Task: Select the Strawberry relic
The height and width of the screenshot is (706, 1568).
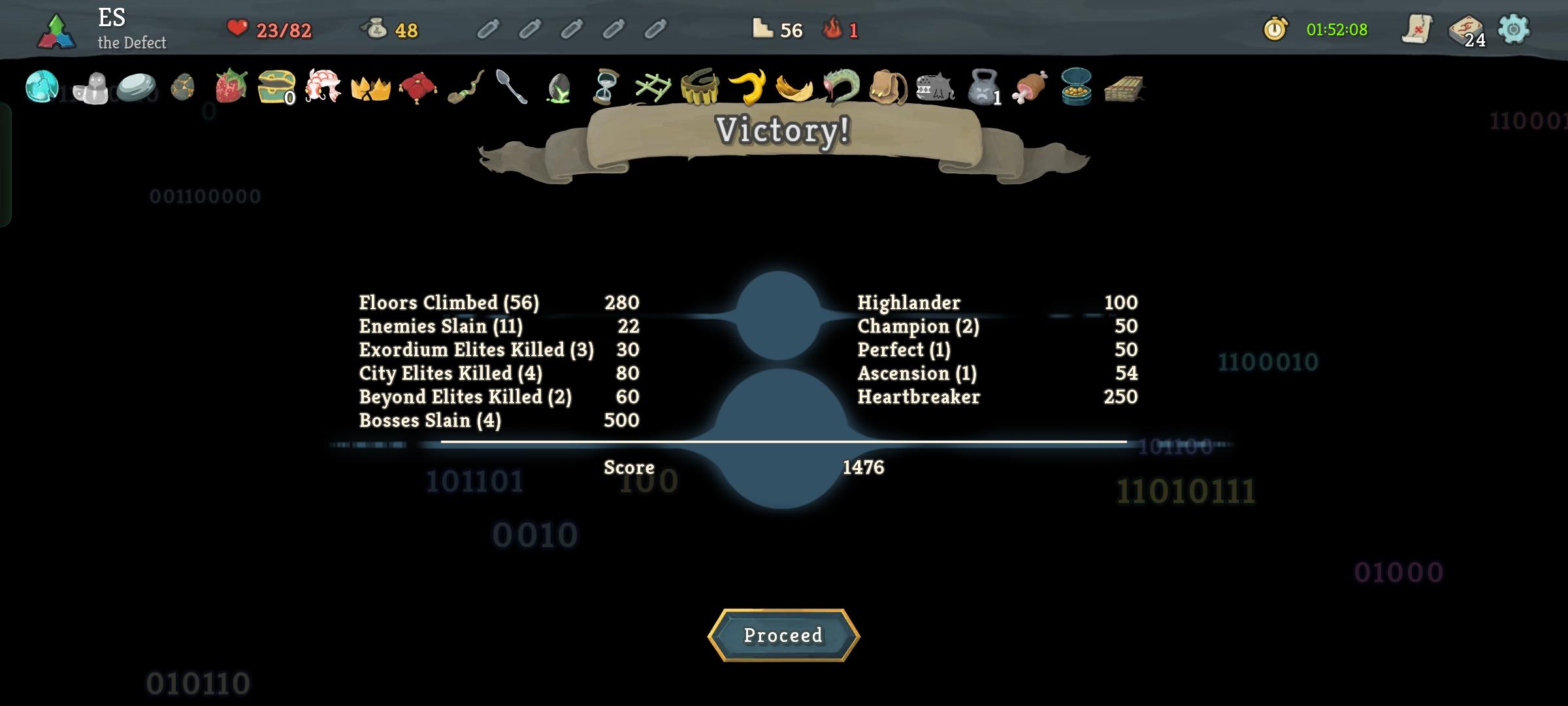Action: point(229,87)
